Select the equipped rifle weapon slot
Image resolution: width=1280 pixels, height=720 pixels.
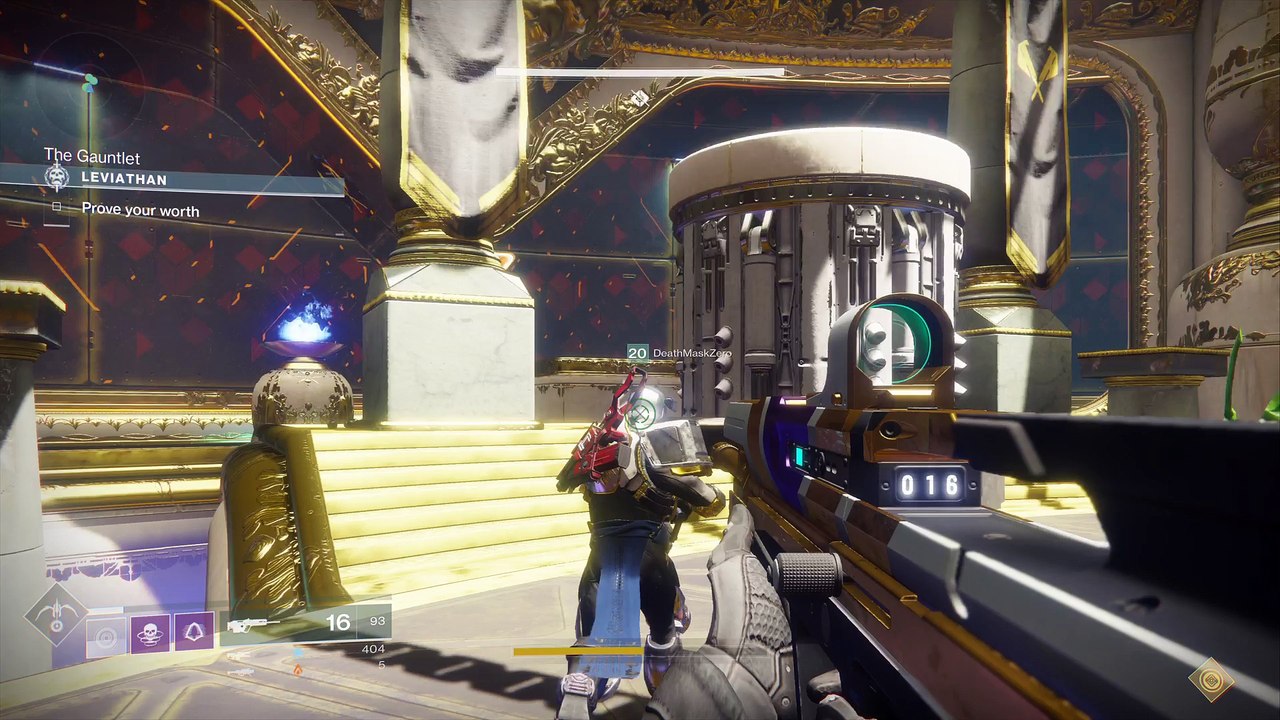(252, 624)
